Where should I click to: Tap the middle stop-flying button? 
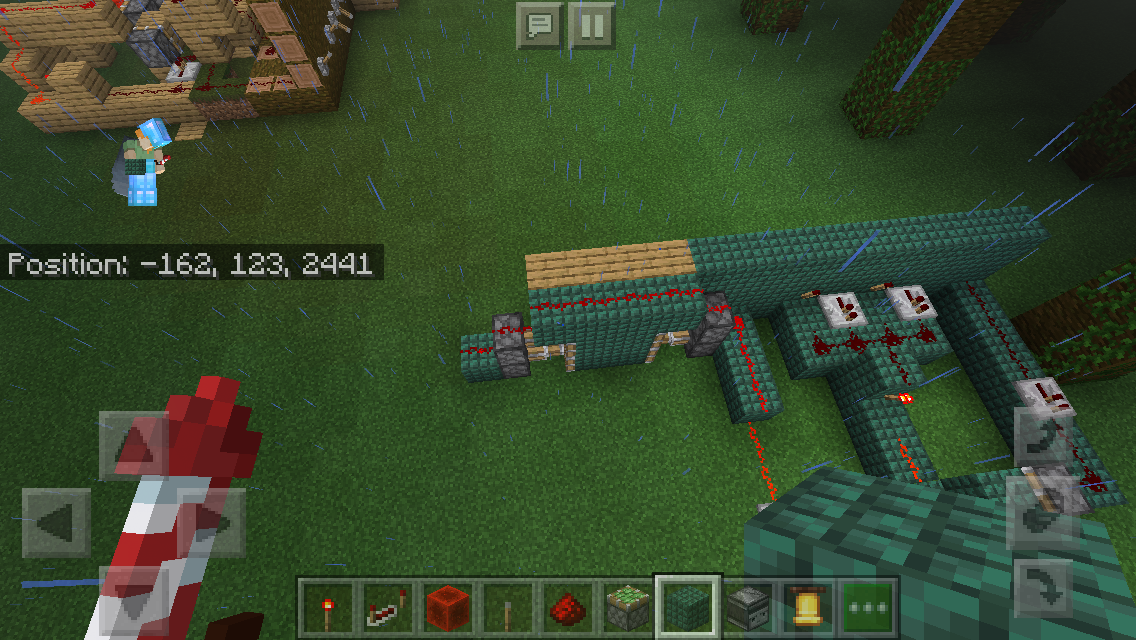[x=1043, y=510]
